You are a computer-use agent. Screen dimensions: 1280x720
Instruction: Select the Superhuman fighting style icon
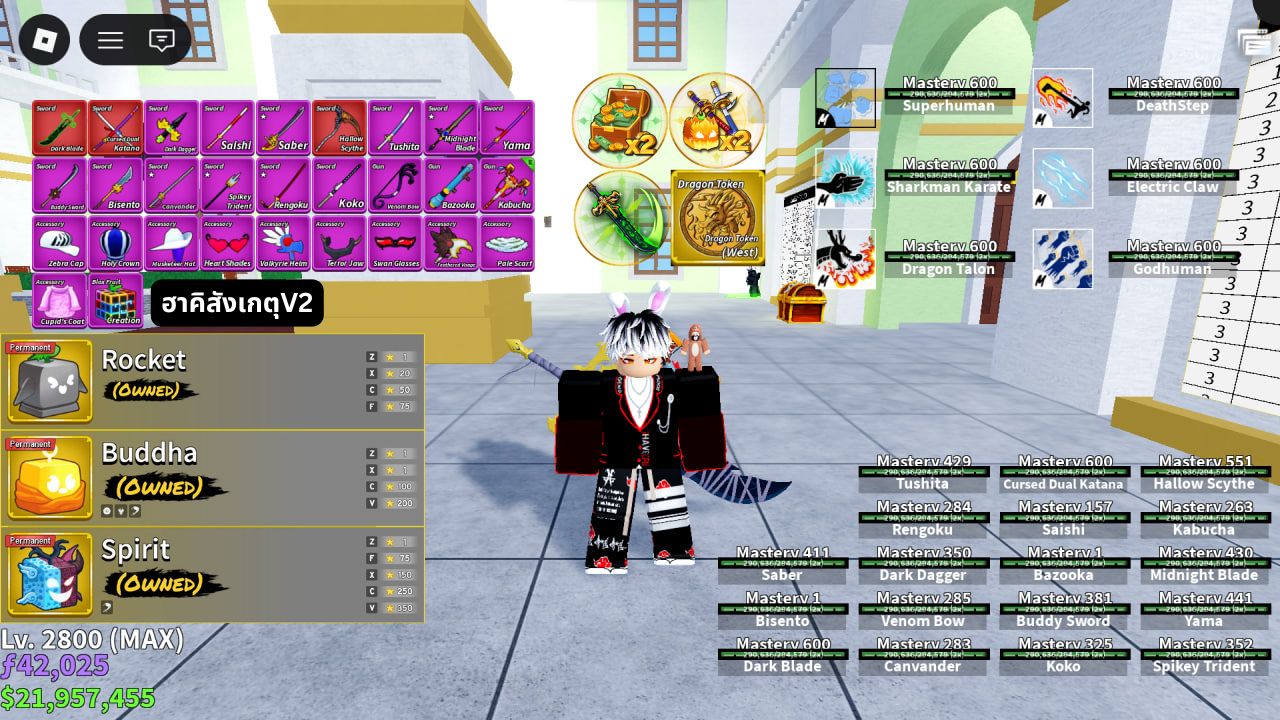(x=845, y=96)
